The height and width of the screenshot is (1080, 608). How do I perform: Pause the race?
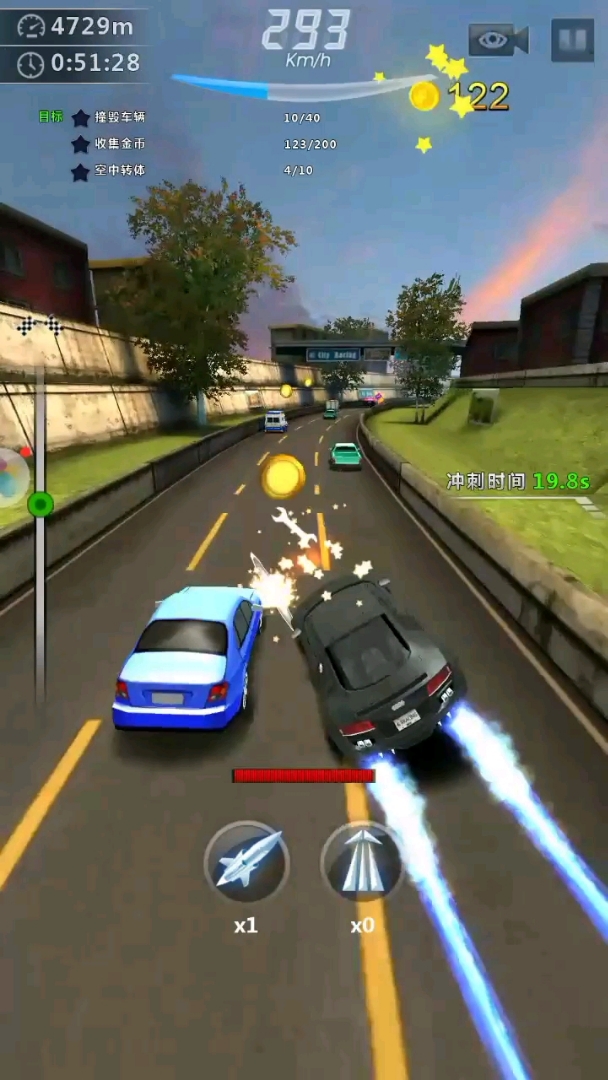pos(571,40)
